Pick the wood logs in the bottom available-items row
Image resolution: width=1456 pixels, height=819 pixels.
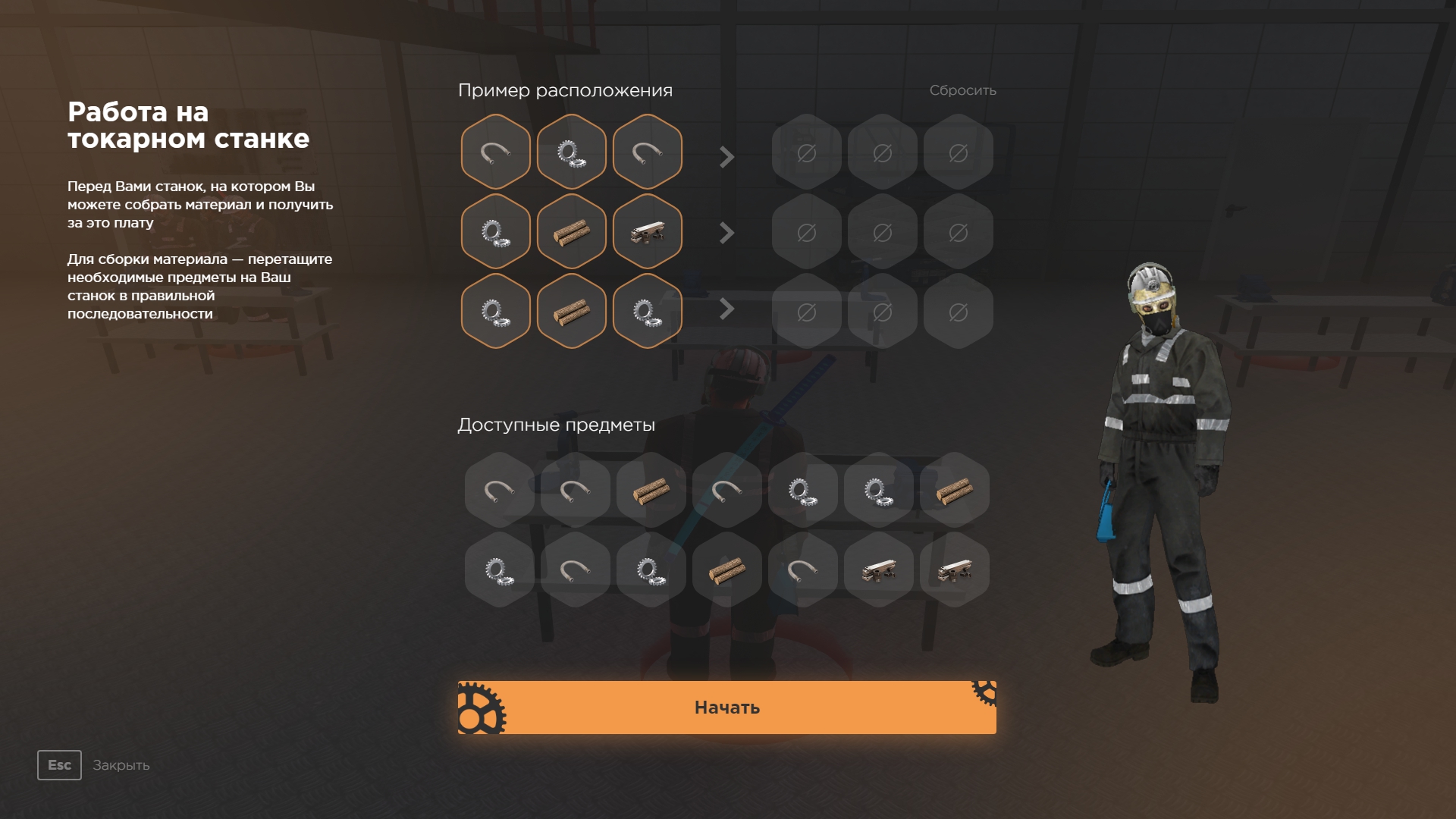click(x=726, y=570)
